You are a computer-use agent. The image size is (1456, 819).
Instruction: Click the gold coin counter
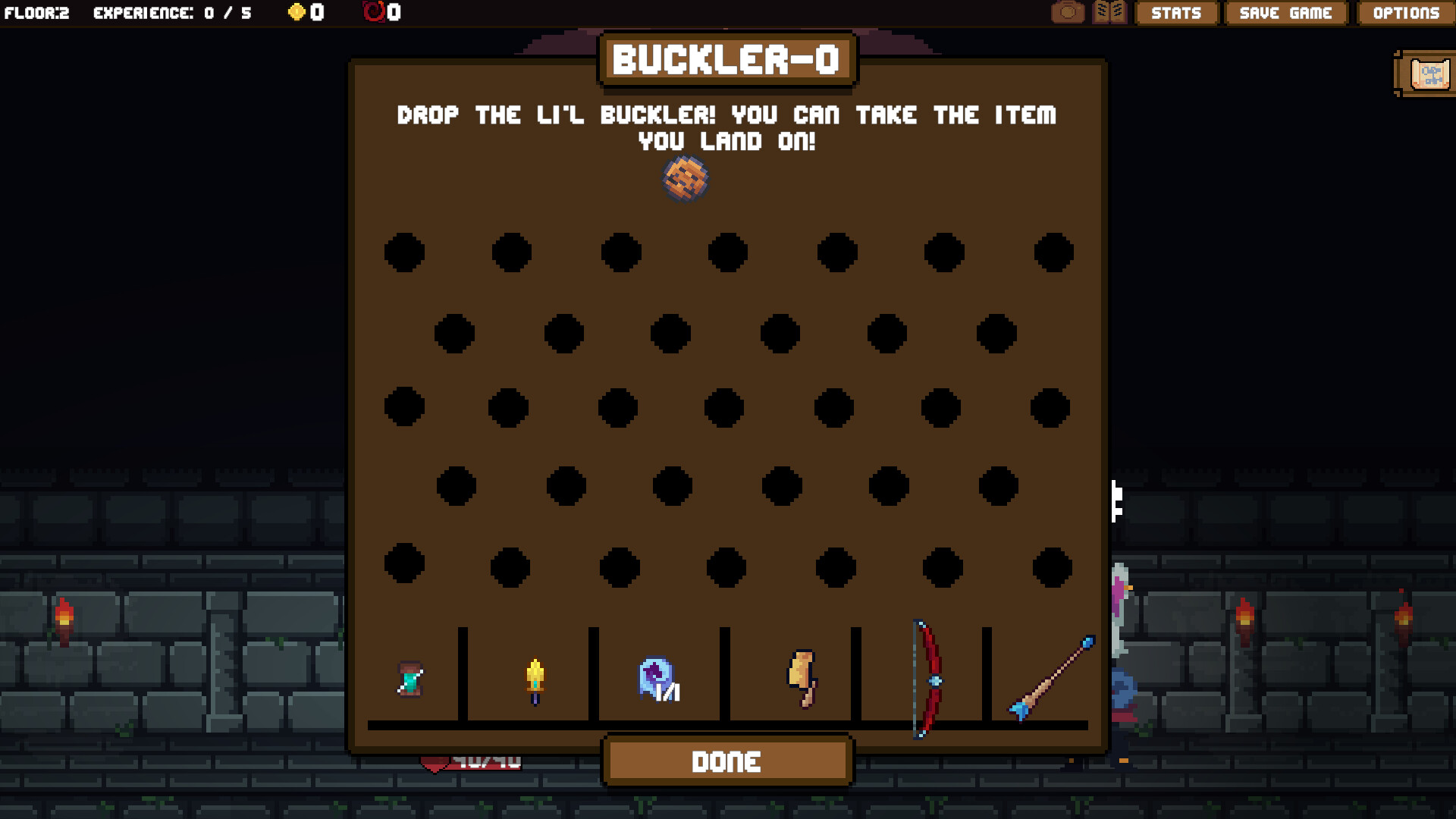tap(303, 12)
